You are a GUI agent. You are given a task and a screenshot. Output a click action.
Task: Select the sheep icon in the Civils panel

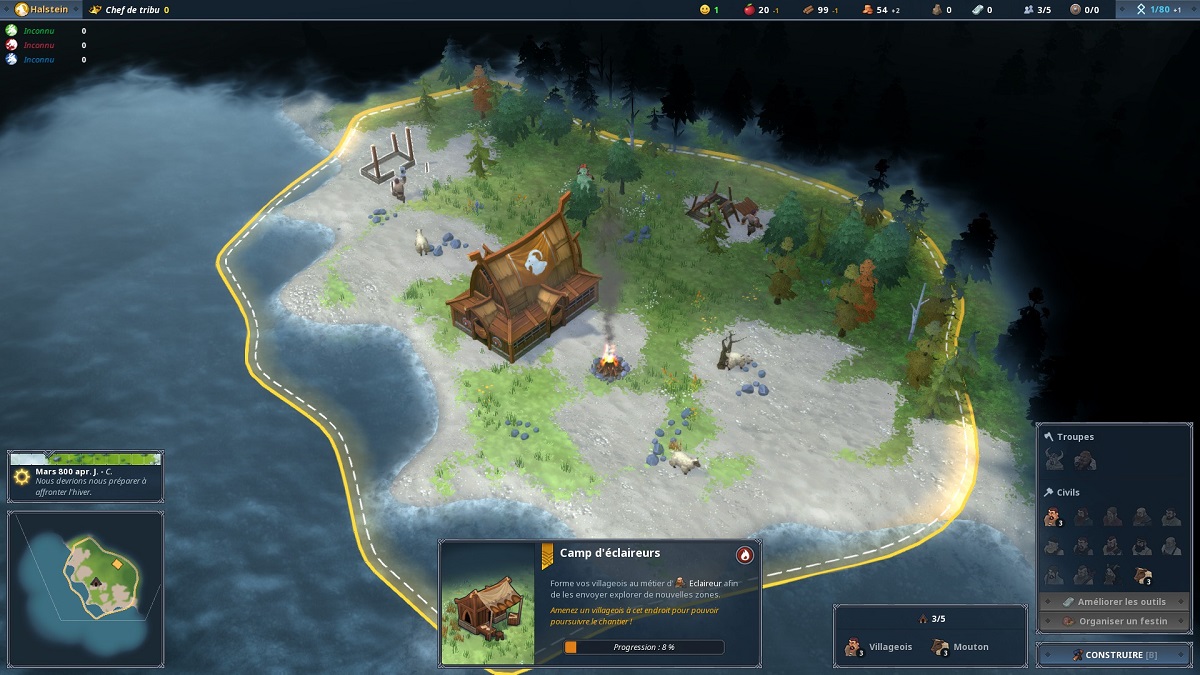[x=1142, y=575]
